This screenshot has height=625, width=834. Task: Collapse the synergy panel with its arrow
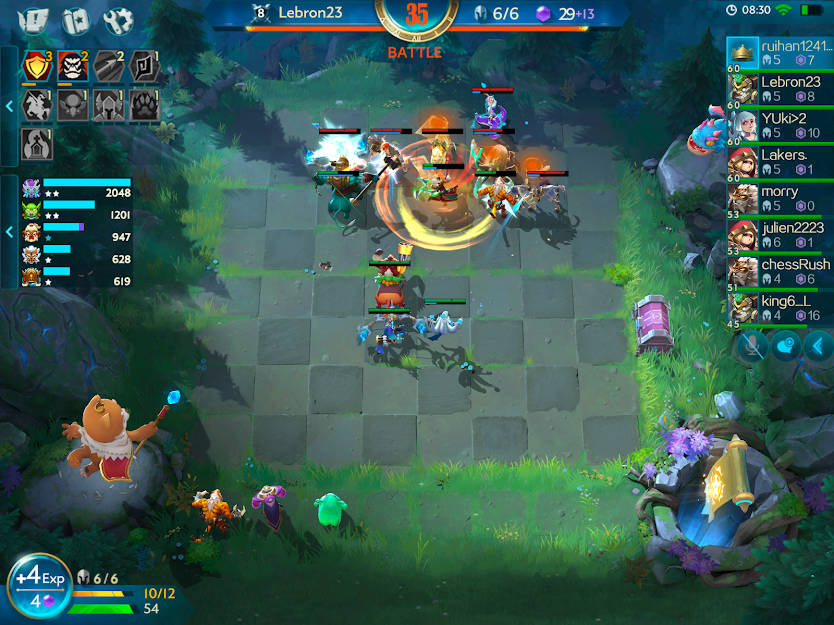(9, 105)
